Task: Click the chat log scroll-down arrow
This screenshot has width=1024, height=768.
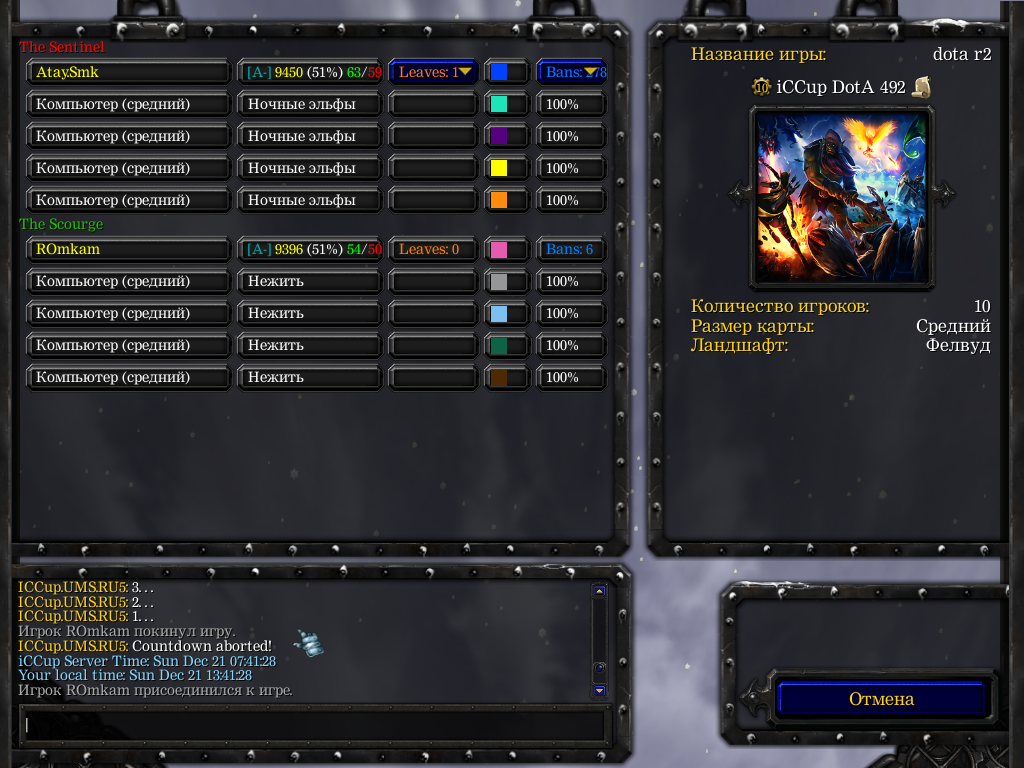Action: [599, 690]
